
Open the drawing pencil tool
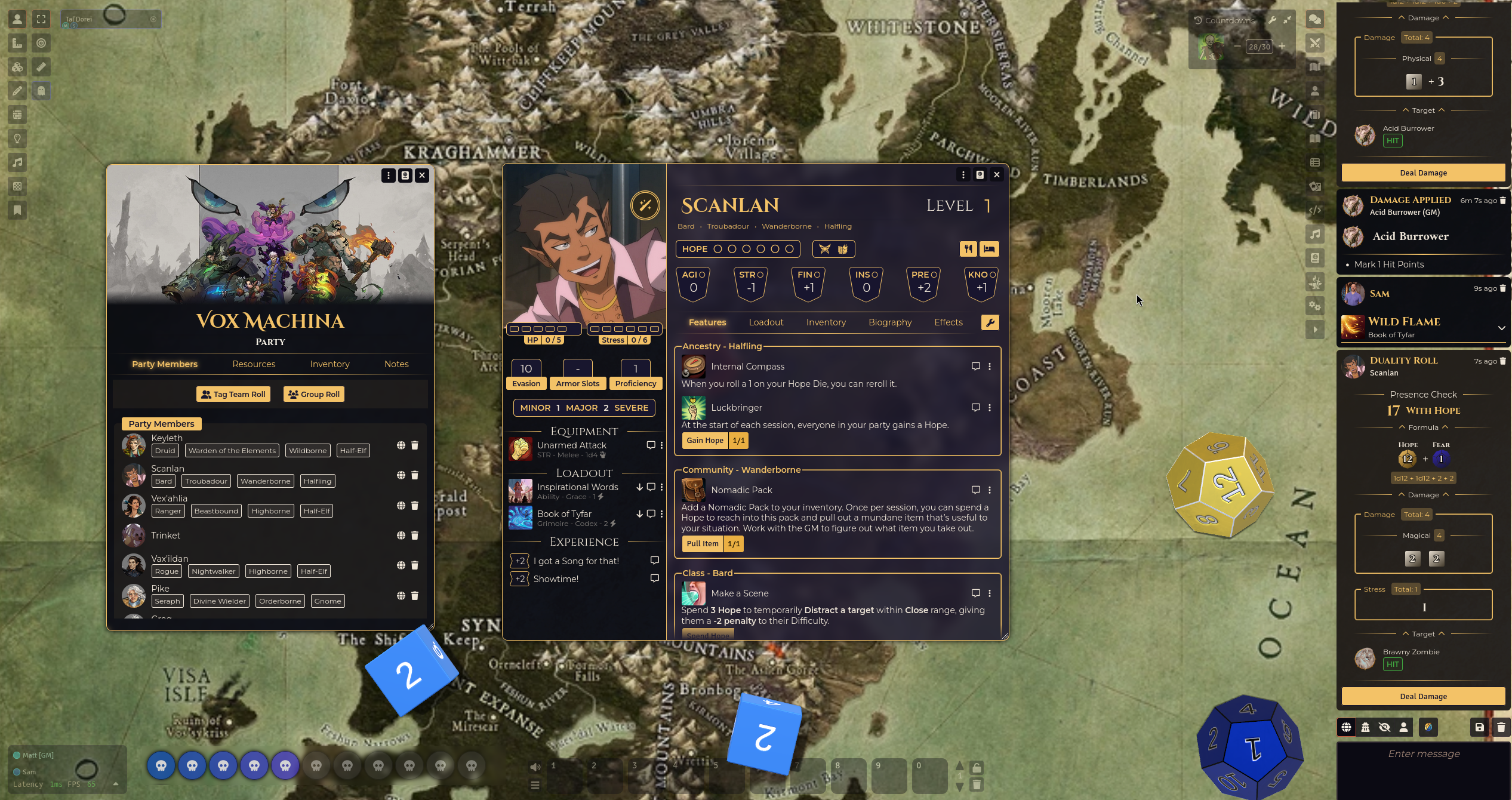[17, 90]
